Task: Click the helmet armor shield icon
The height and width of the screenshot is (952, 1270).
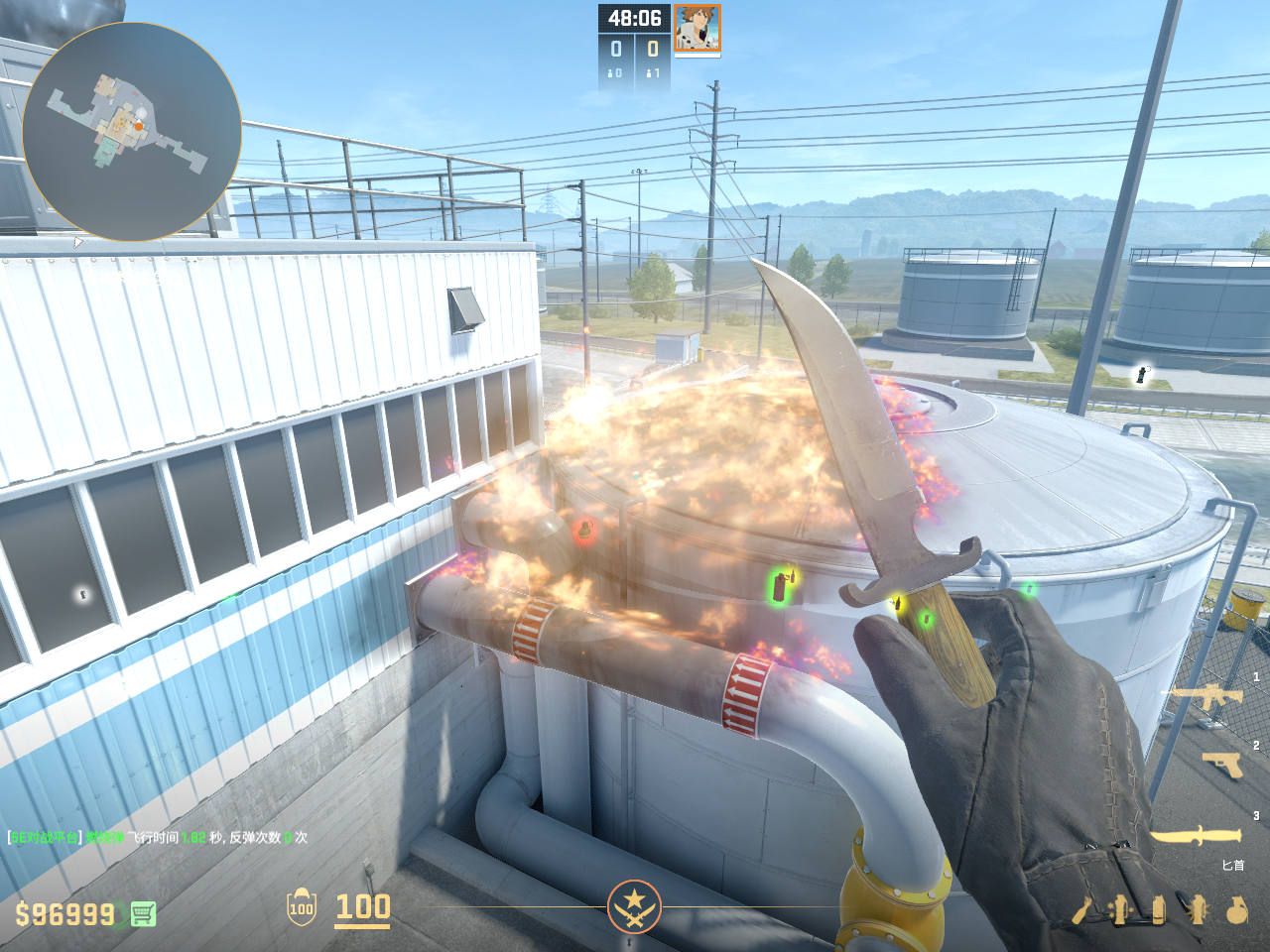Action: [302, 907]
